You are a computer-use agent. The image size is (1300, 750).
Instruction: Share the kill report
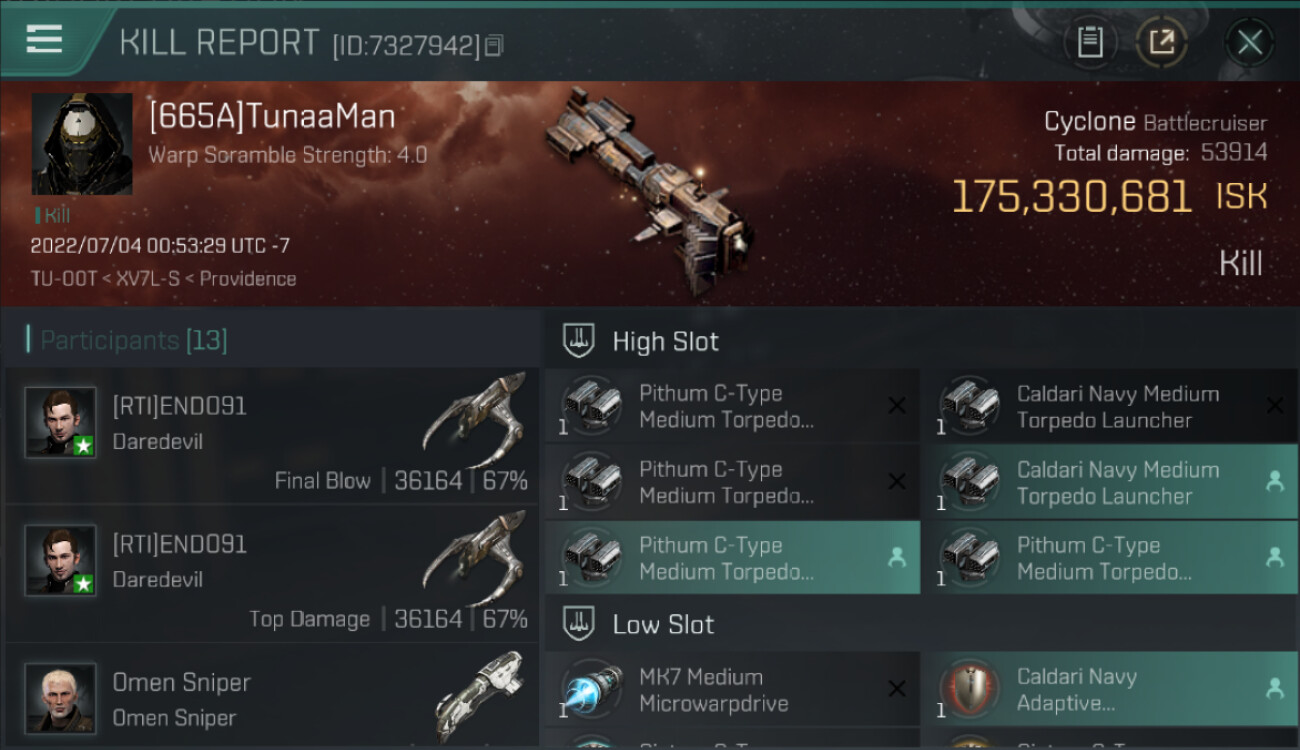tap(1161, 42)
